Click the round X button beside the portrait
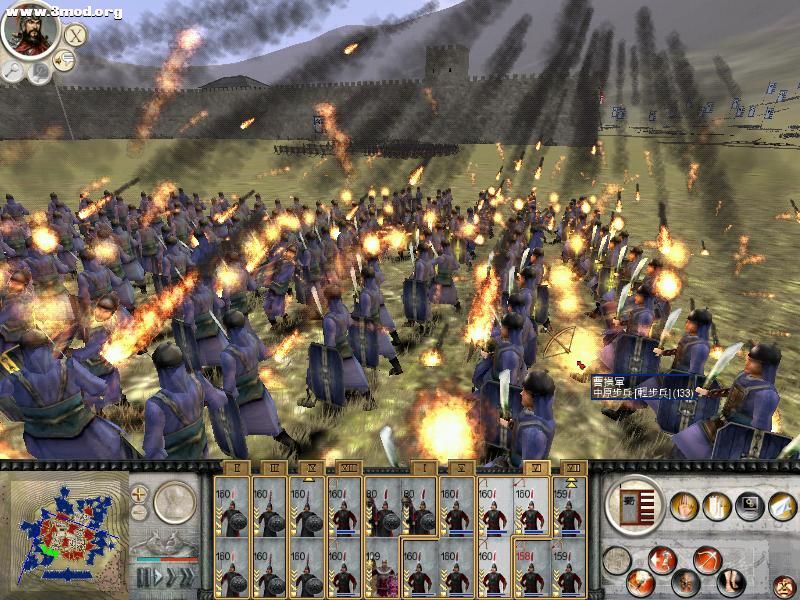 point(75,35)
